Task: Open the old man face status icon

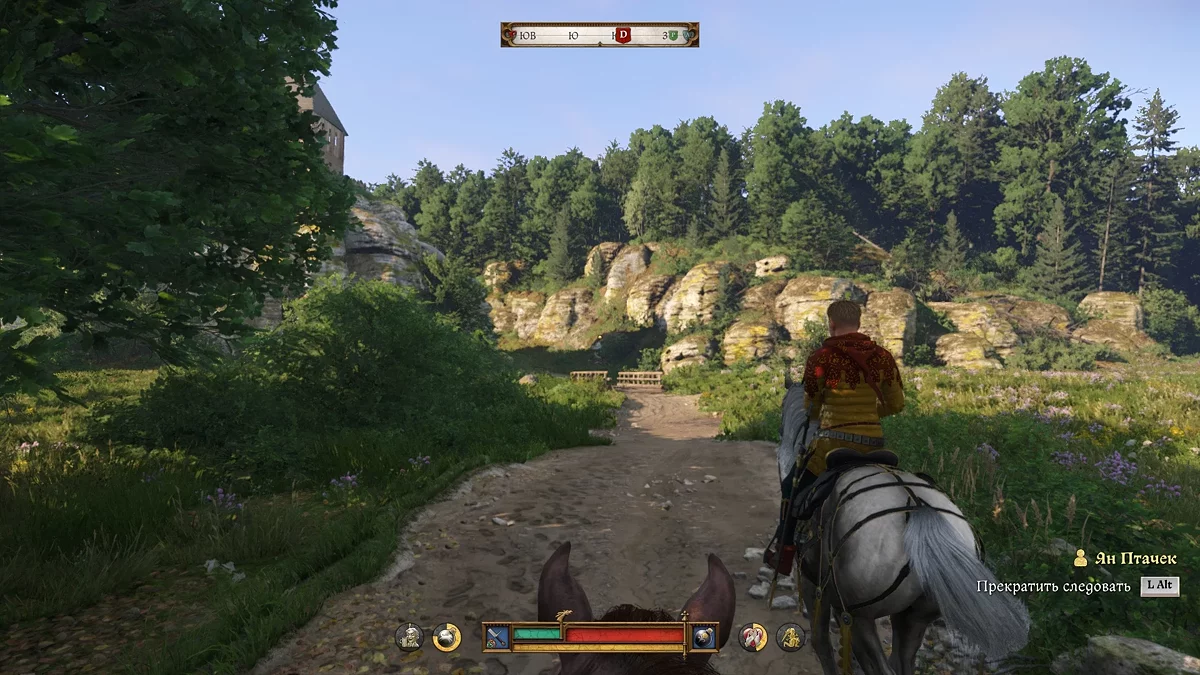Action: pyautogui.click(x=408, y=637)
